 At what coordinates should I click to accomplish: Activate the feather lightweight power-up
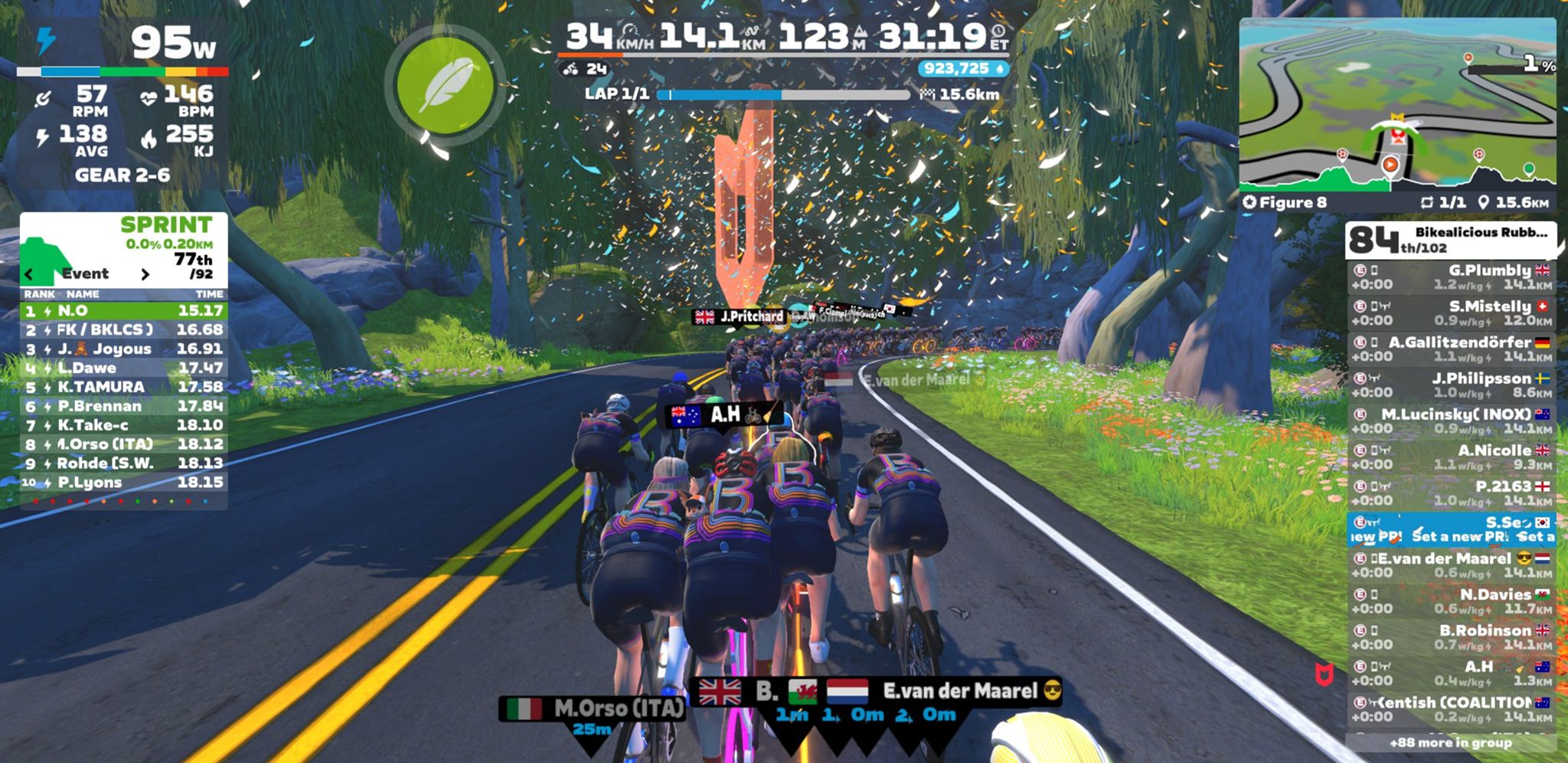point(445,87)
